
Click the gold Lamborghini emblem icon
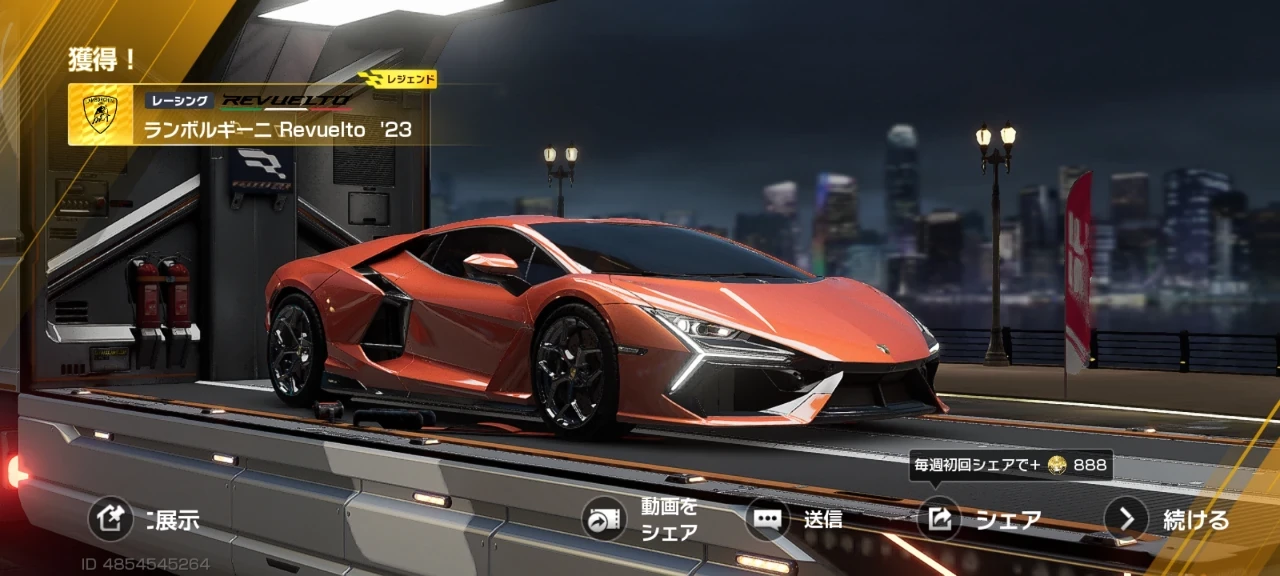click(100, 115)
